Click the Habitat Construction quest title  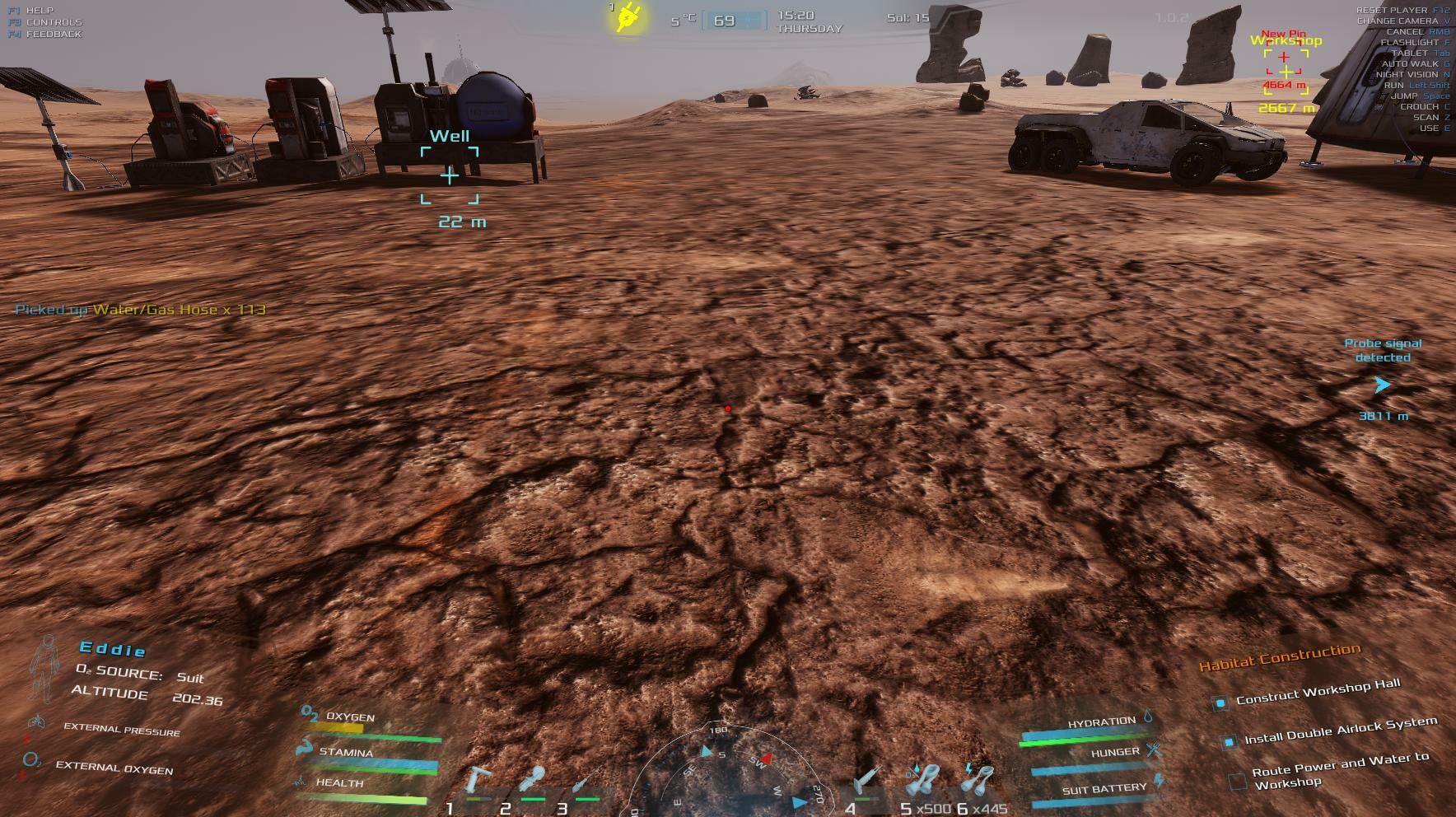coord(1279,658)
